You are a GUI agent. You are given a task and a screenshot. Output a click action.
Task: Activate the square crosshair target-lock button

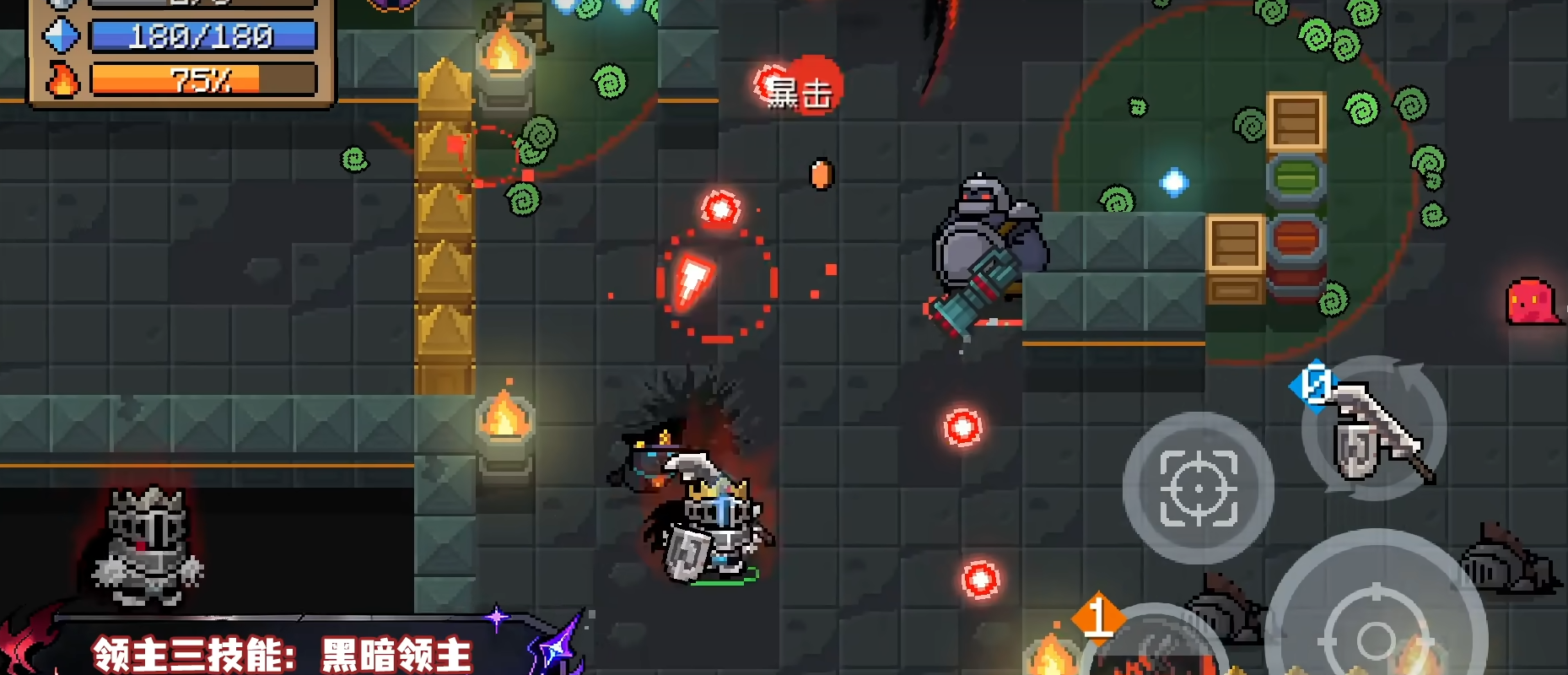coord(1198,488)
